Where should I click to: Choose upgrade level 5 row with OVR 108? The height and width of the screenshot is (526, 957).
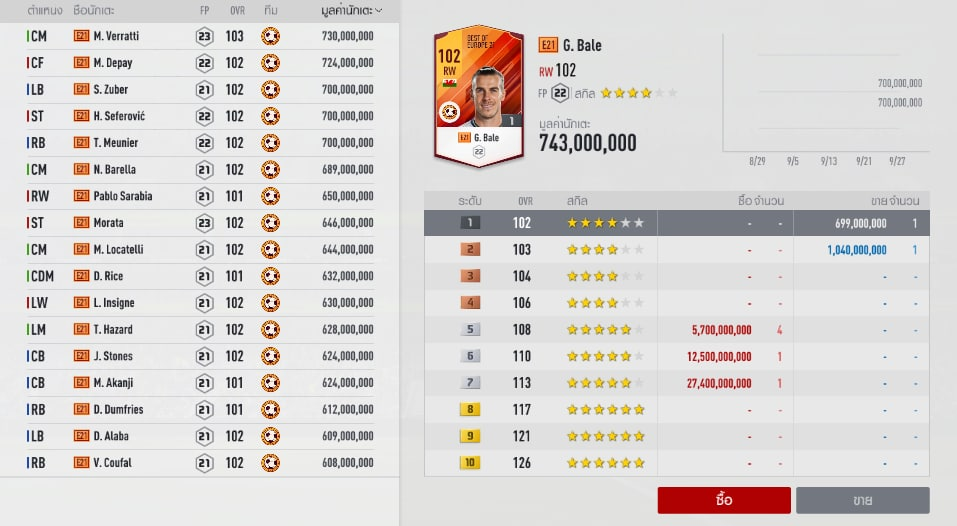(x=676, y=329)
